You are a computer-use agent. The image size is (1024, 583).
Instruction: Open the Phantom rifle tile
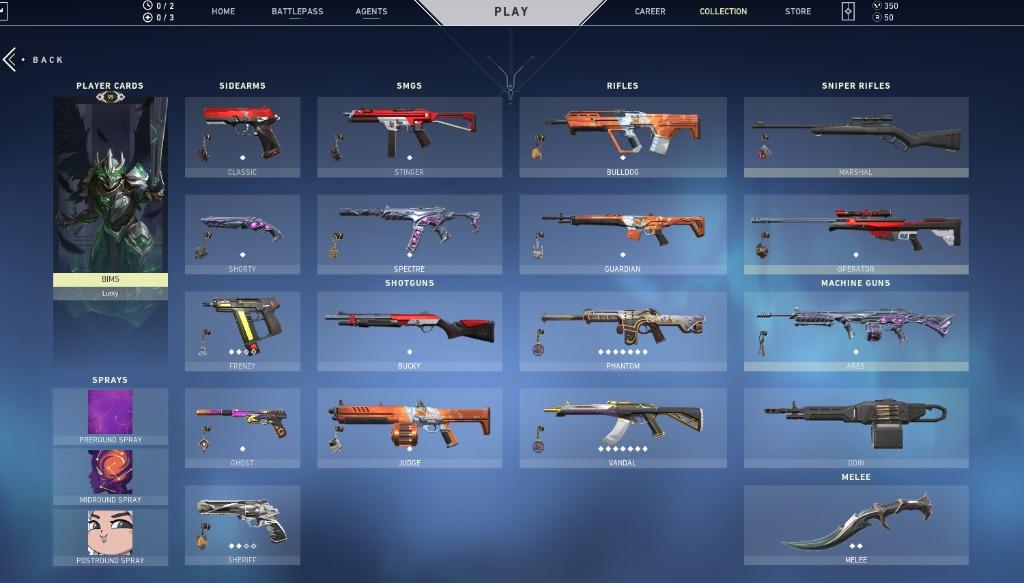coord(622,330)
